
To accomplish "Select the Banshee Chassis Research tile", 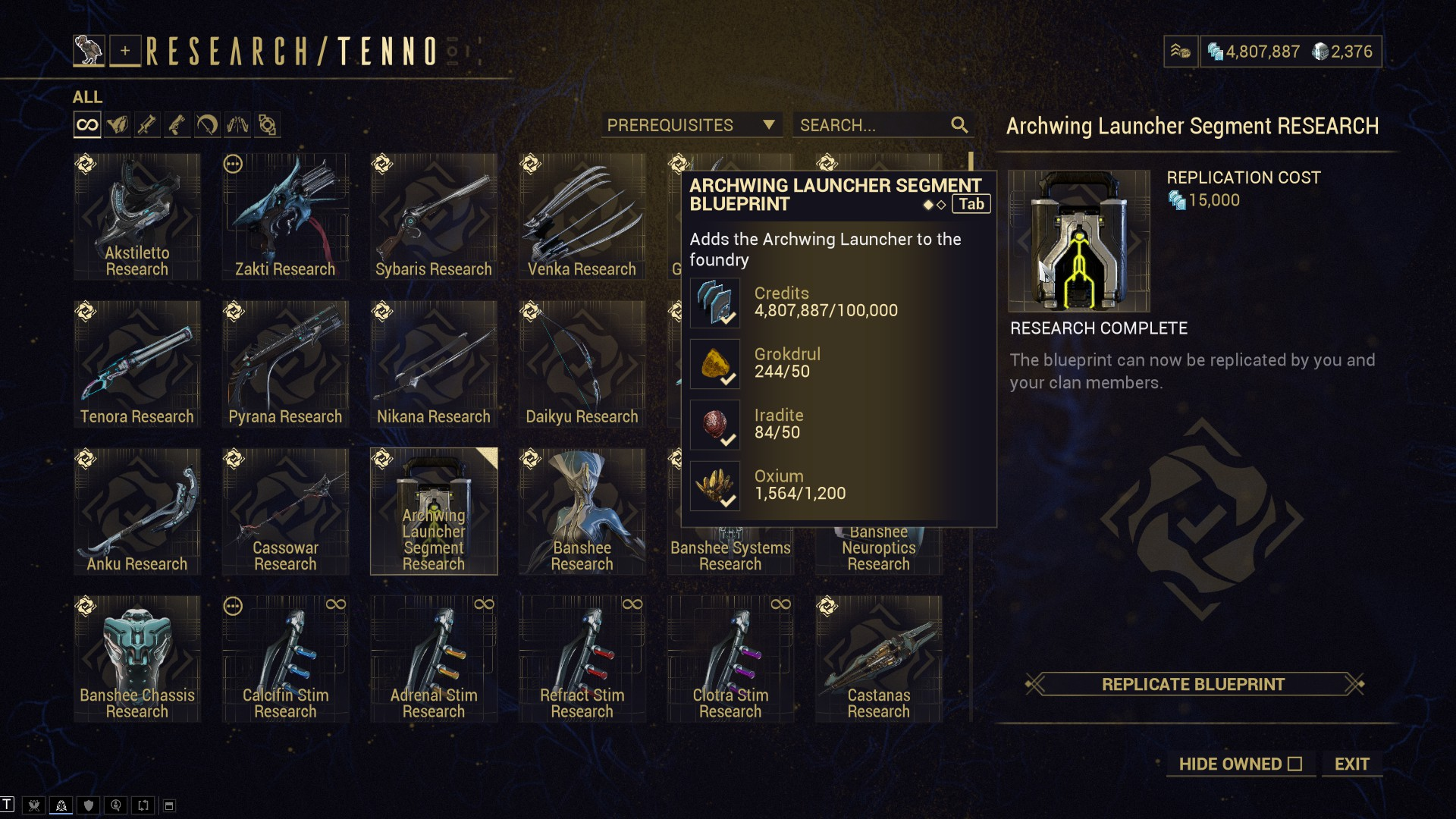I will point(137,658).
